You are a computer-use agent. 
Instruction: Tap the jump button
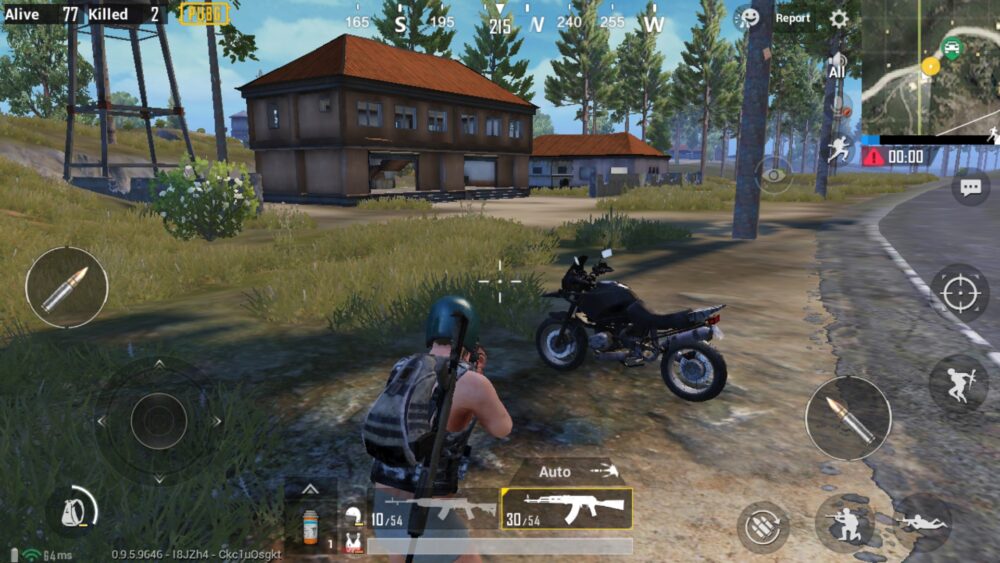[958, 385]
